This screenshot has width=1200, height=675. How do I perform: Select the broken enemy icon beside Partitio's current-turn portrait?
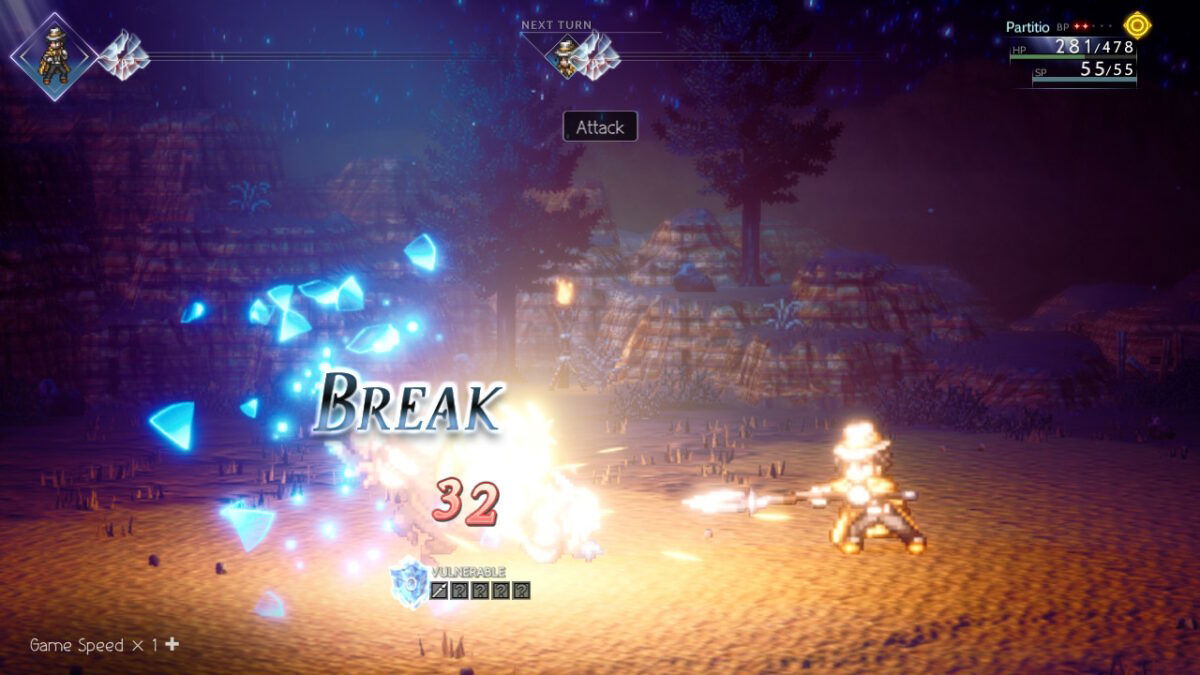[x=123, y=54]
